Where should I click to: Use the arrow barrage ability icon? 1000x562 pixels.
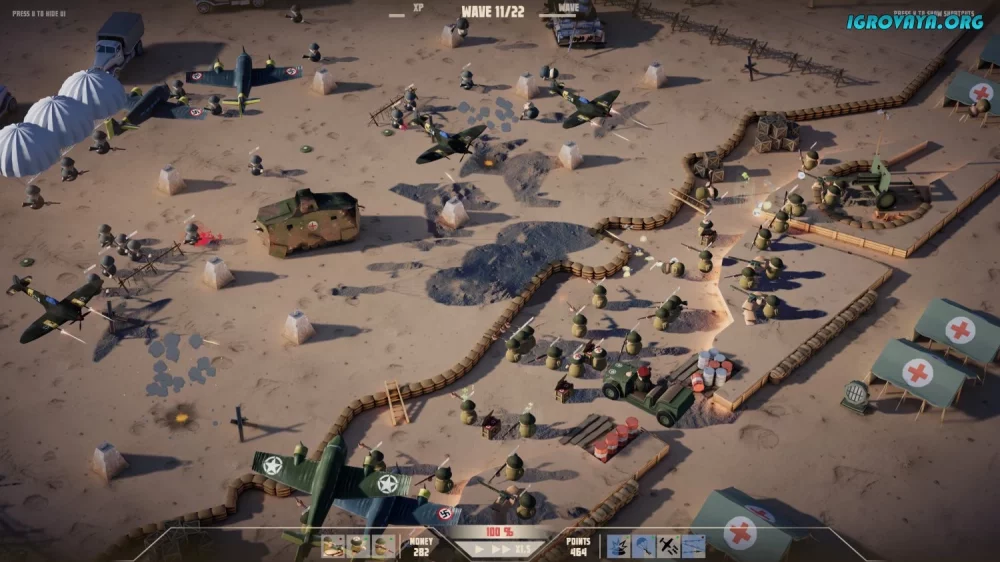click(693, 546)
